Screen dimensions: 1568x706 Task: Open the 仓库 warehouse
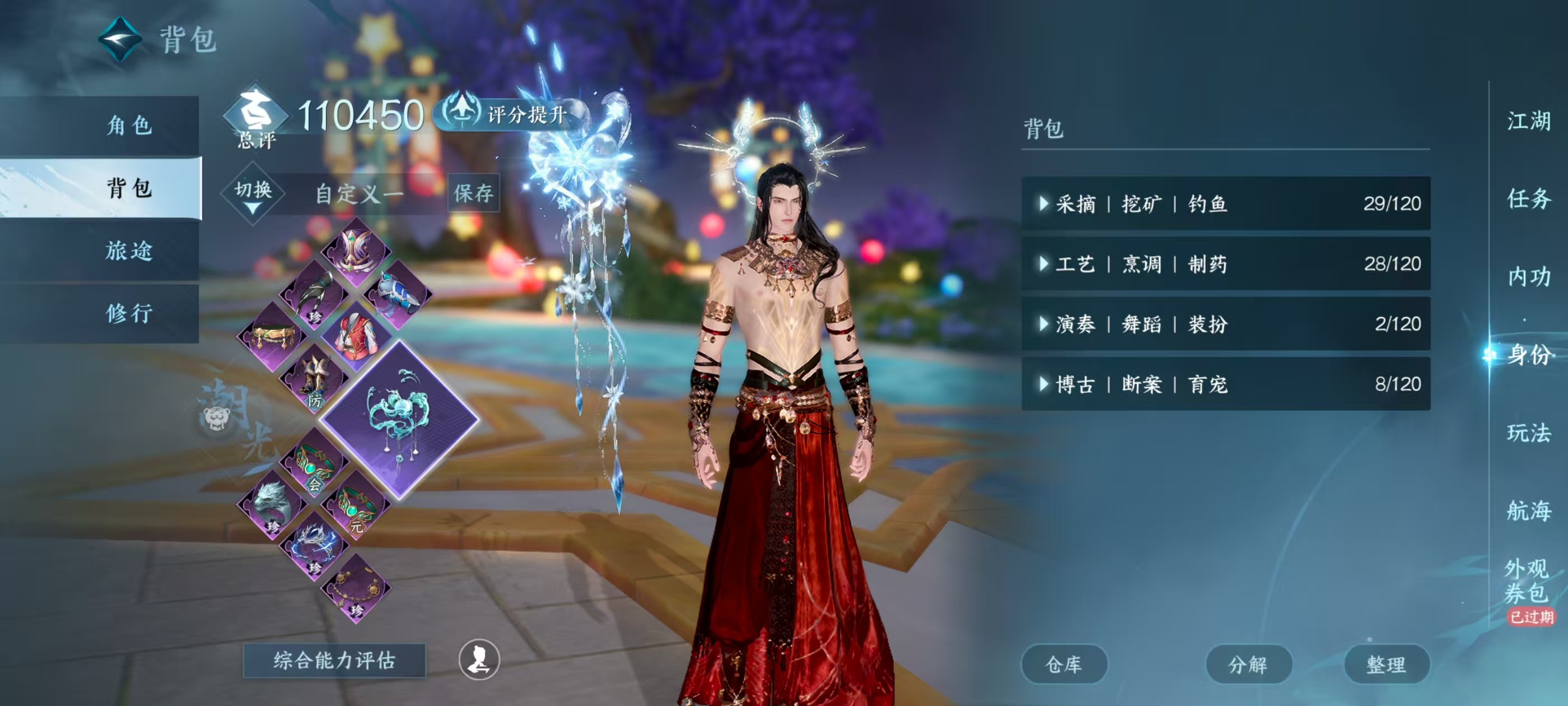[x=1065, y=665]
